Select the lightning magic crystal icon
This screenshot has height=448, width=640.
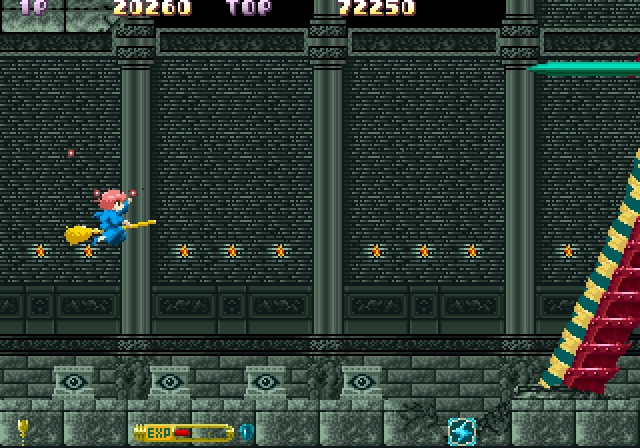pos(462,432)
